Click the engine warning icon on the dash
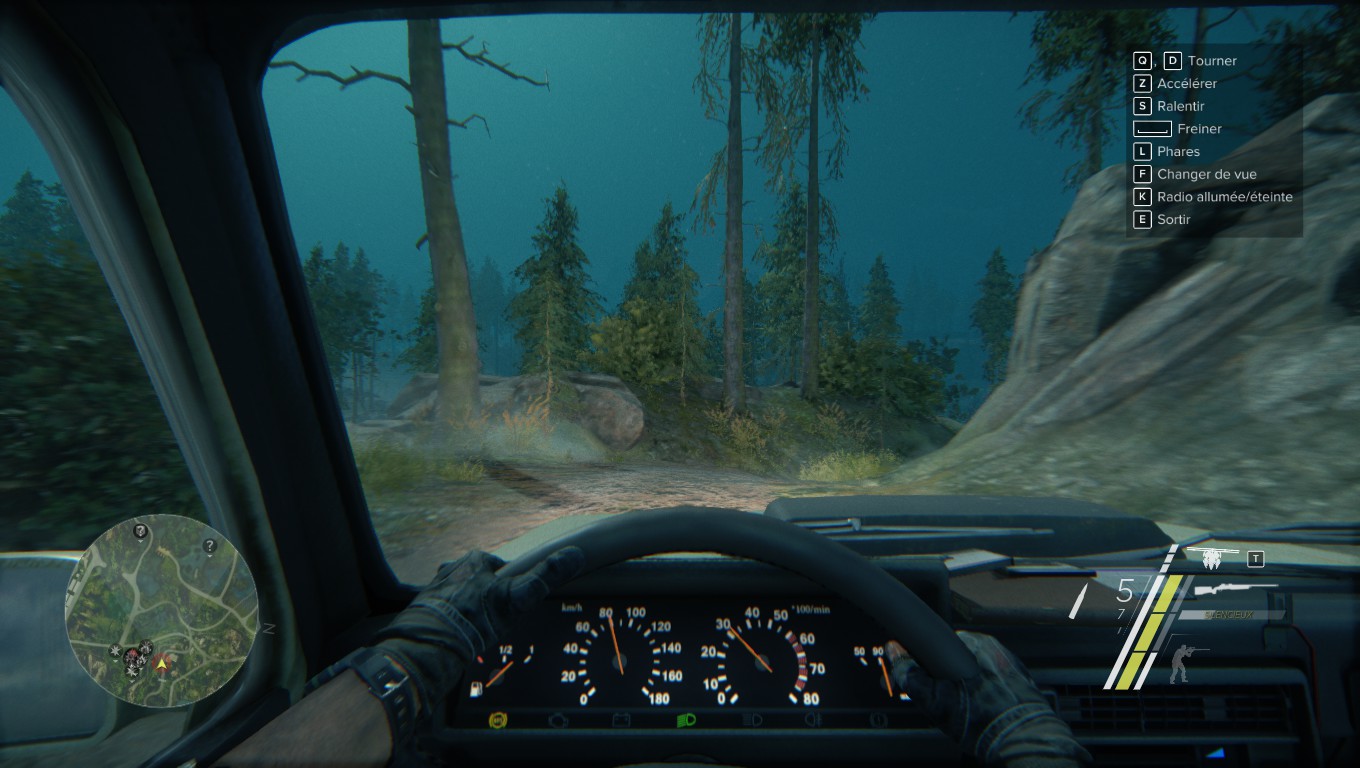1360x768 pixels. tap(557, 718)
